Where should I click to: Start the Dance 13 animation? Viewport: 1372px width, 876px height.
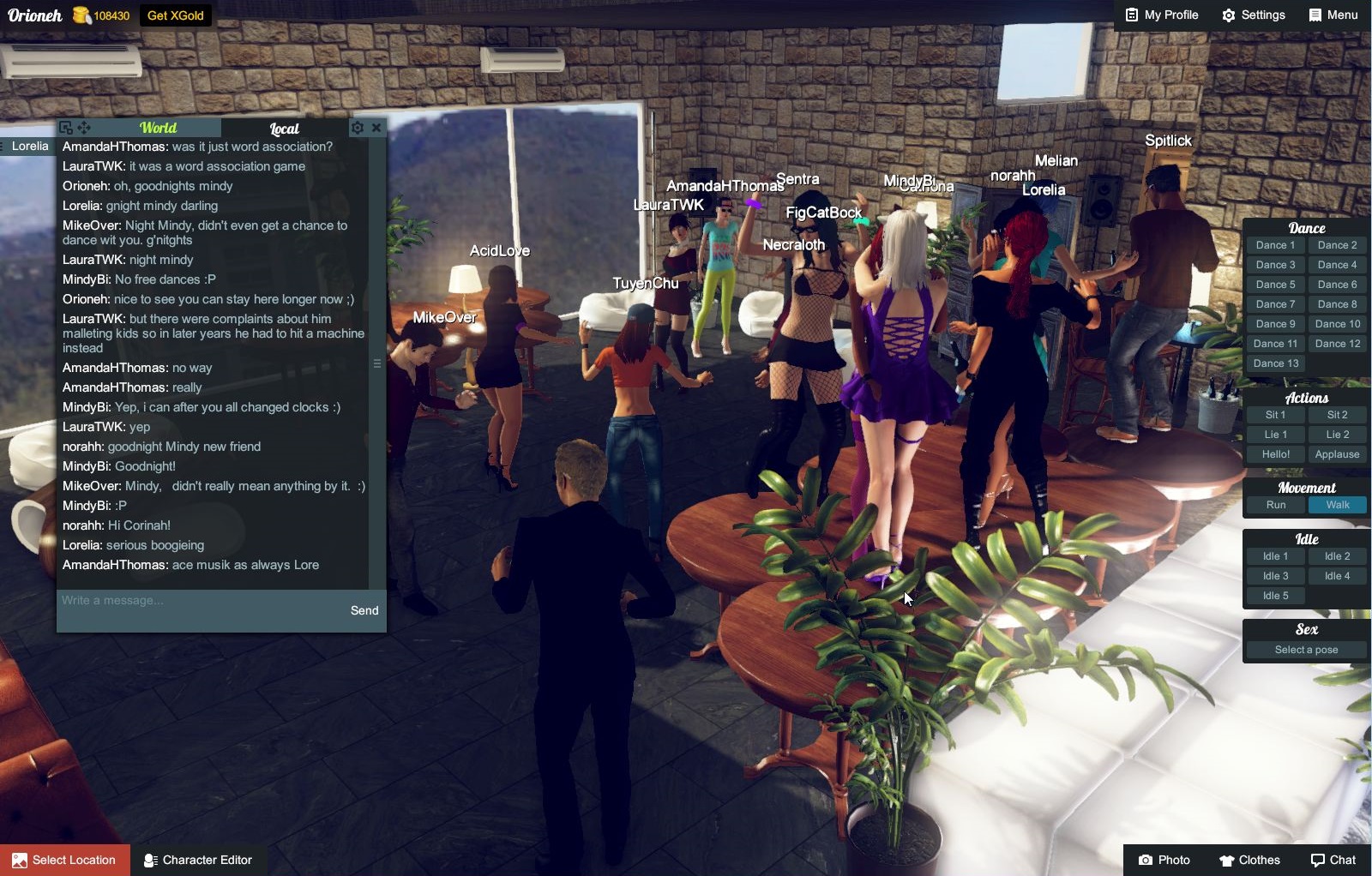(1275, 363)
